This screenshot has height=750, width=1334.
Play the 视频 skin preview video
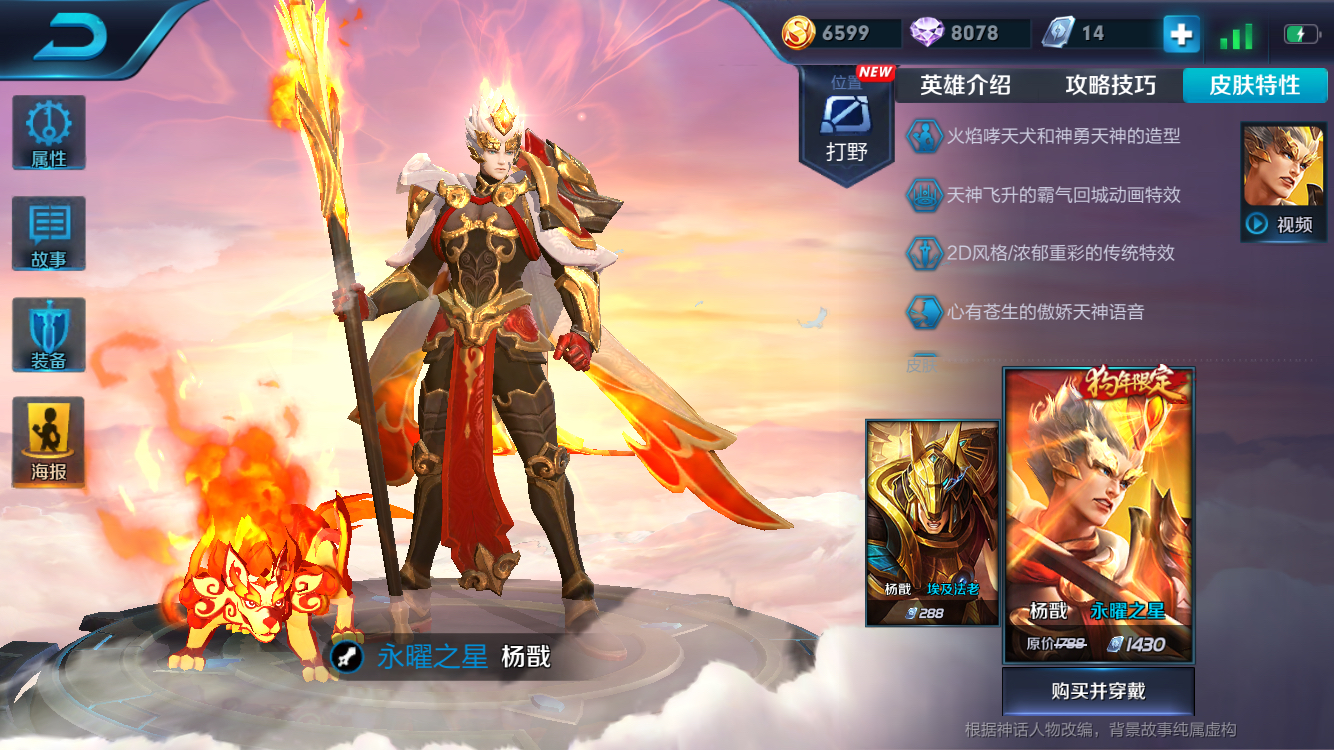[x=1283, y=224]
